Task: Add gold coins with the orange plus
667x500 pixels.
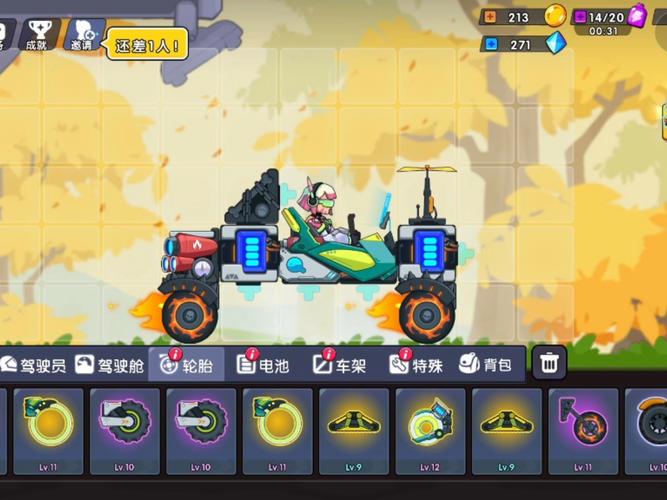Action: (491, 16)
